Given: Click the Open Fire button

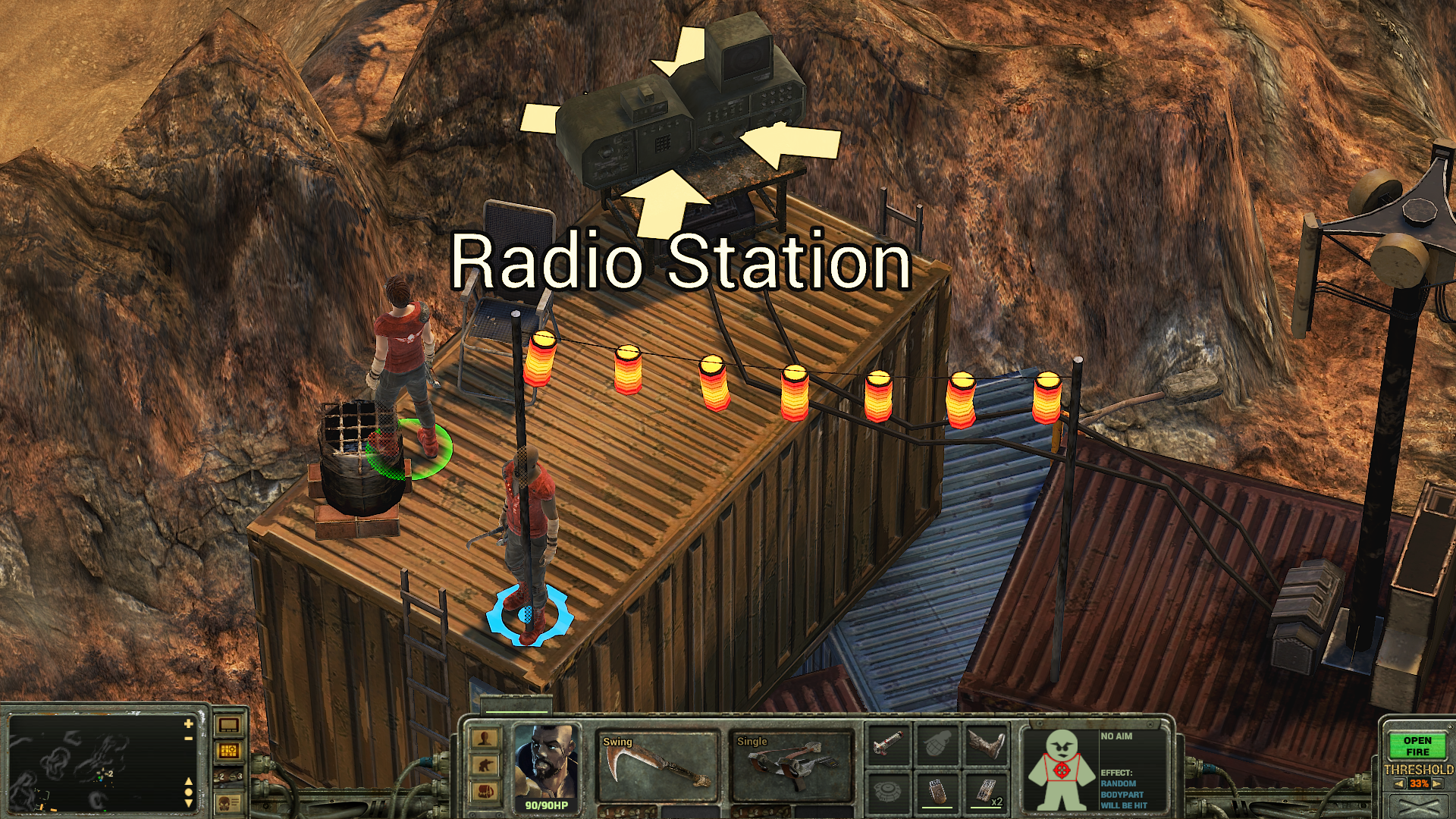Looking at the screenshot, I should point(1417,746).
